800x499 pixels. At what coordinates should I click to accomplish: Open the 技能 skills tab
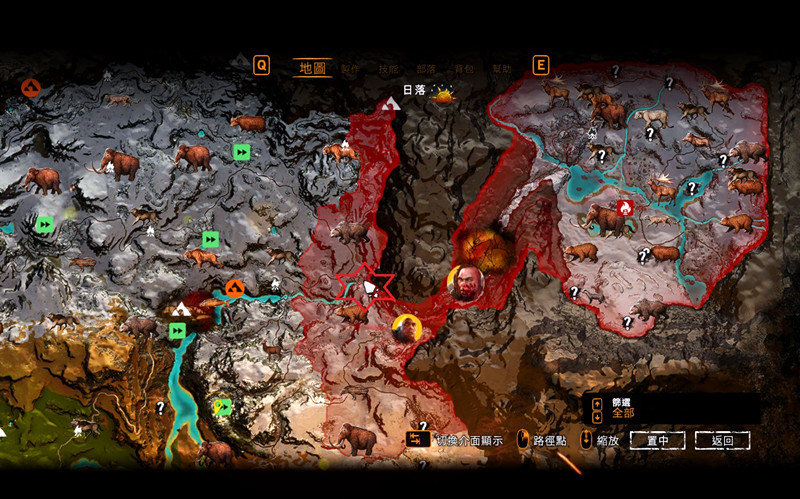(388, 69)
